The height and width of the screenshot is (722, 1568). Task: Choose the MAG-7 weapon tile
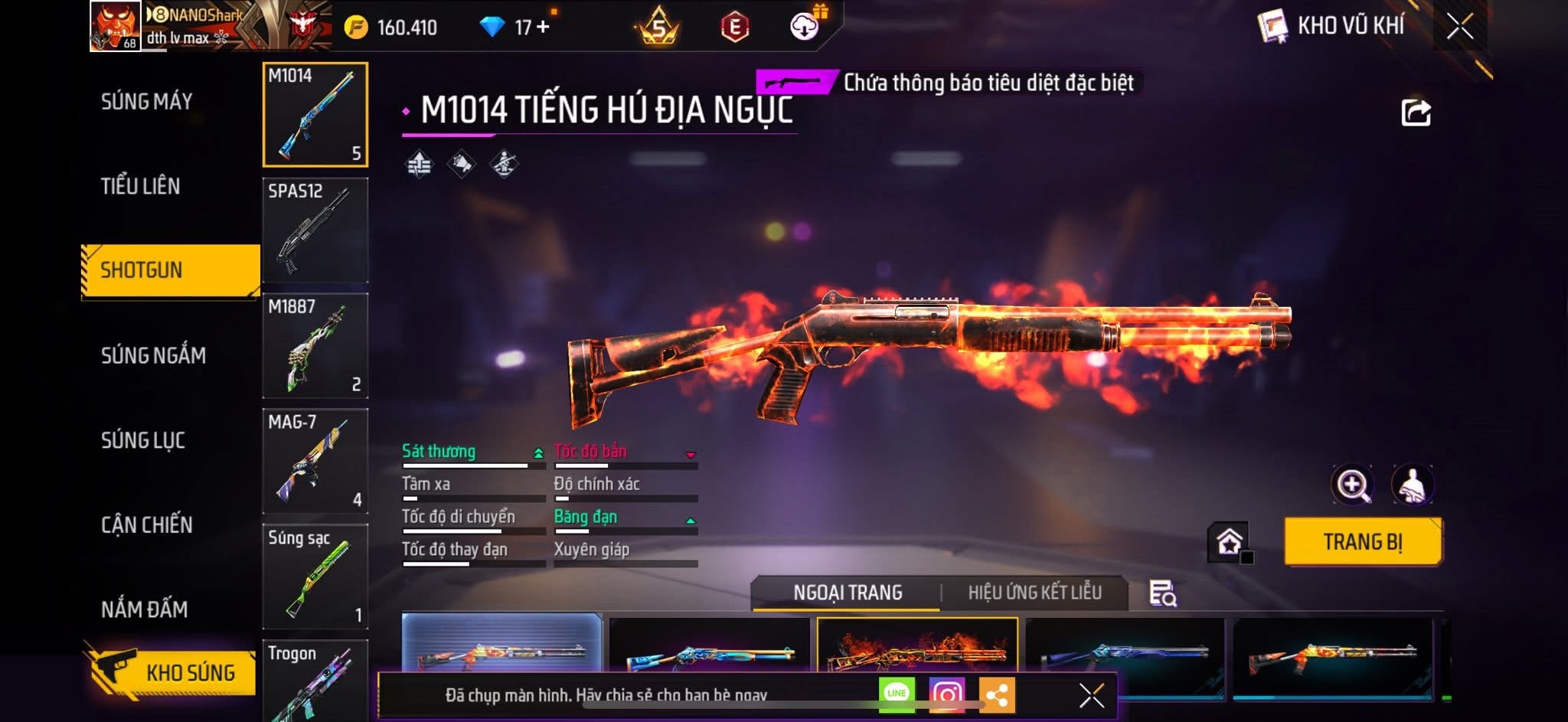pos(315,461)
